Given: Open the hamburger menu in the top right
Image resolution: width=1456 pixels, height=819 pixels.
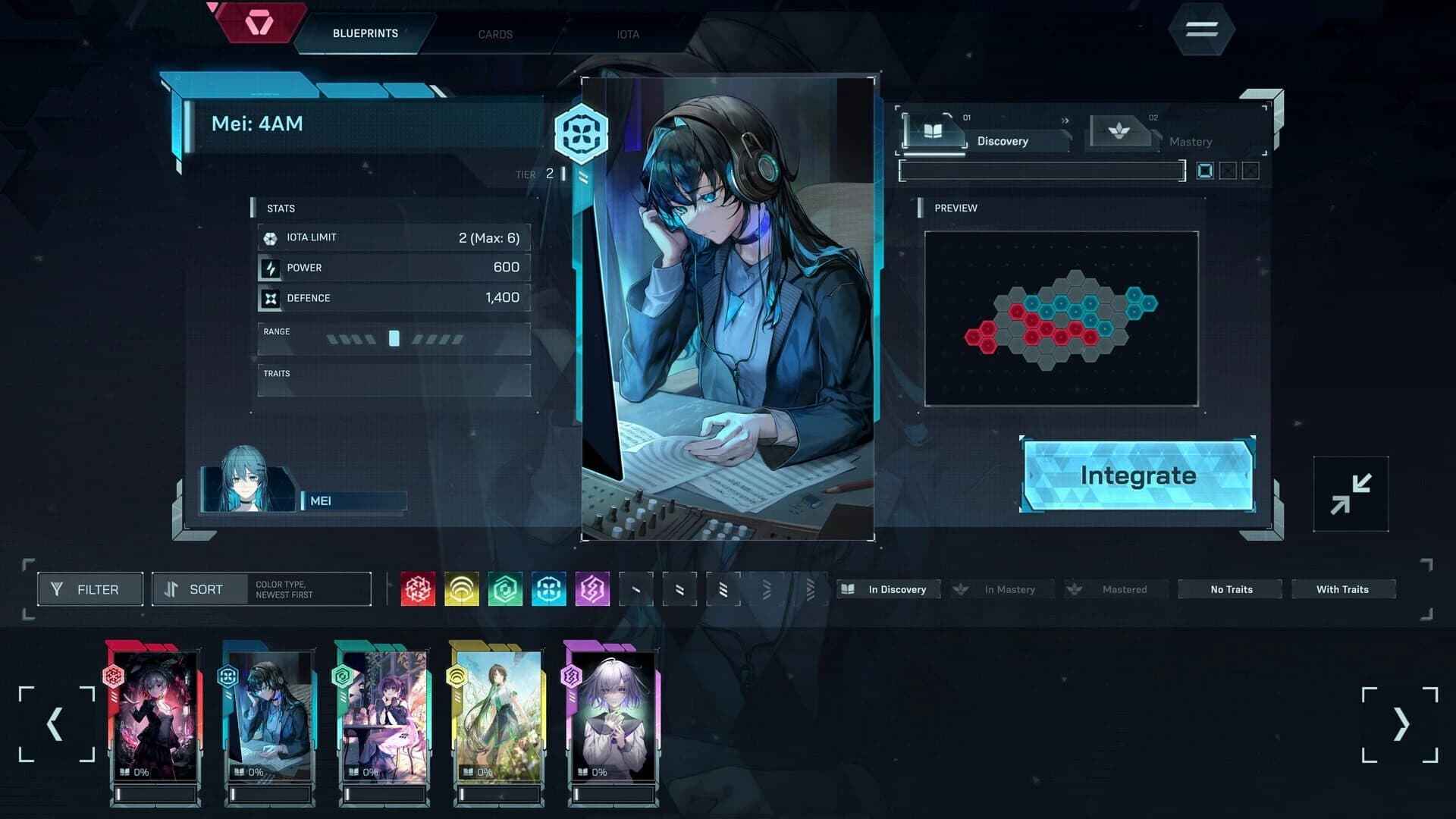Looking at the screenshot, I should click(1200, 29).
